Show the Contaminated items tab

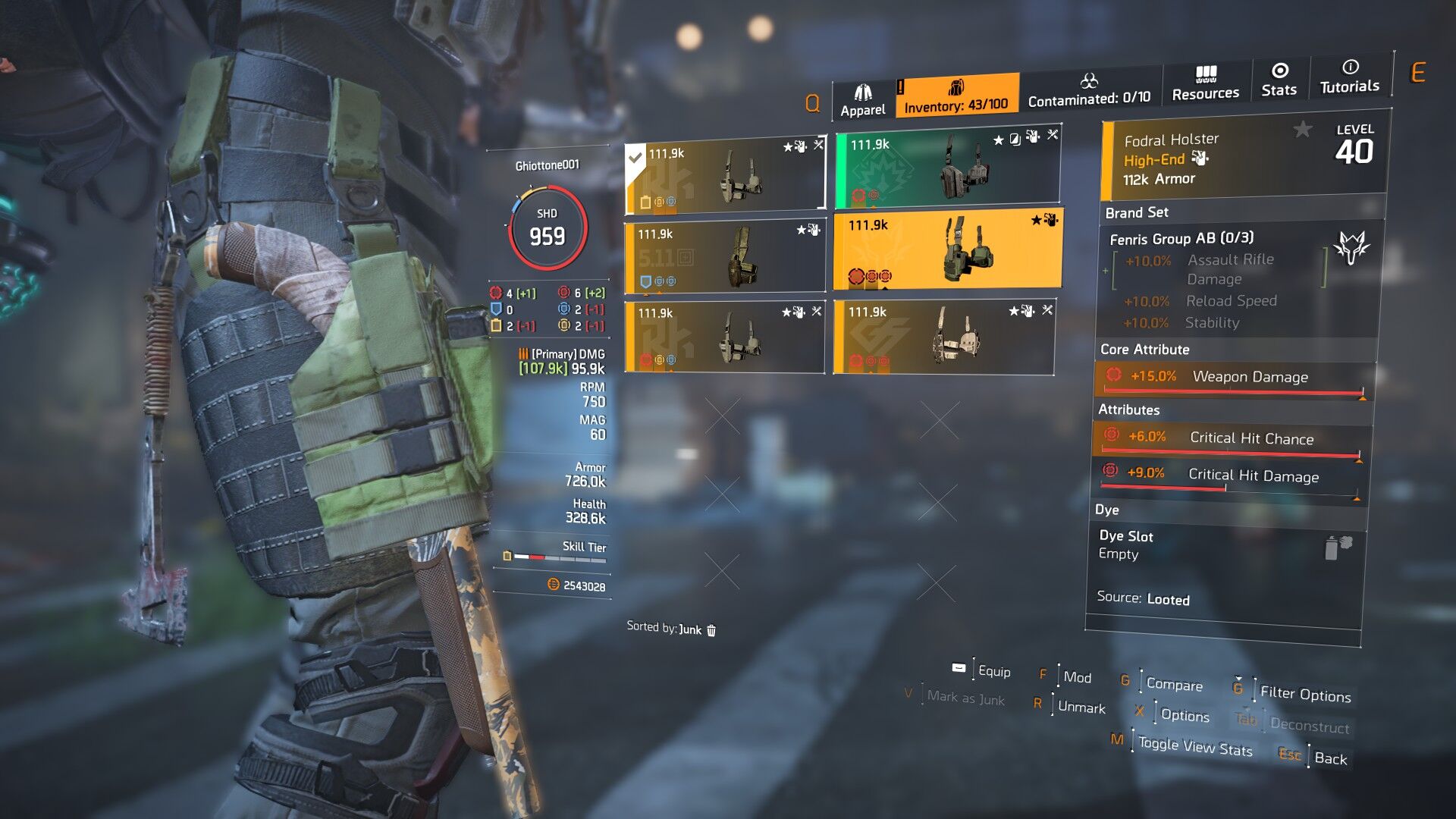(x=1089, y=90)
